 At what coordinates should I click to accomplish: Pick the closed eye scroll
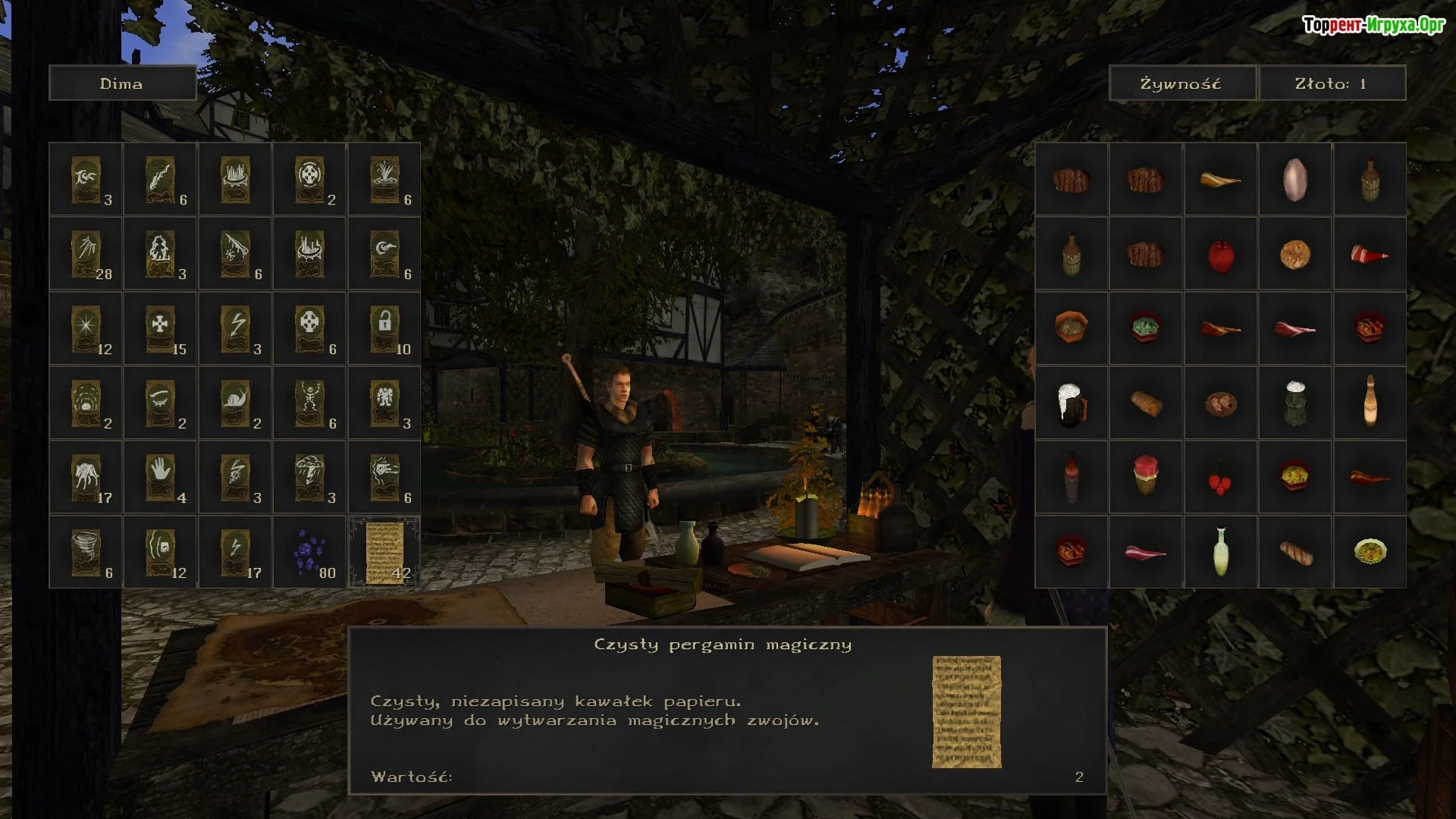click(161, 403)
